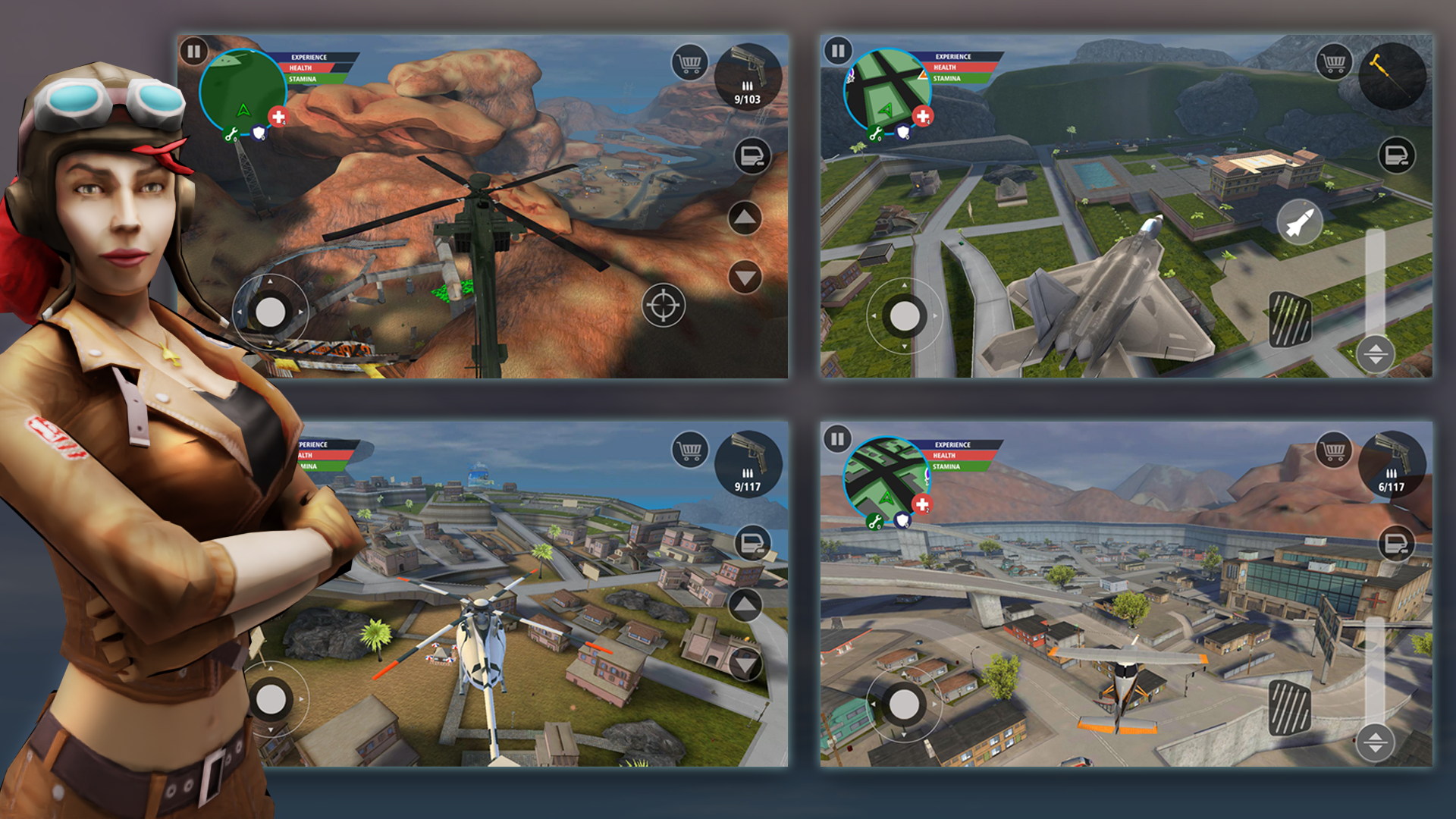
Task: Launch a missile from the fighter jet
Action: click(x=1301, y=219)
